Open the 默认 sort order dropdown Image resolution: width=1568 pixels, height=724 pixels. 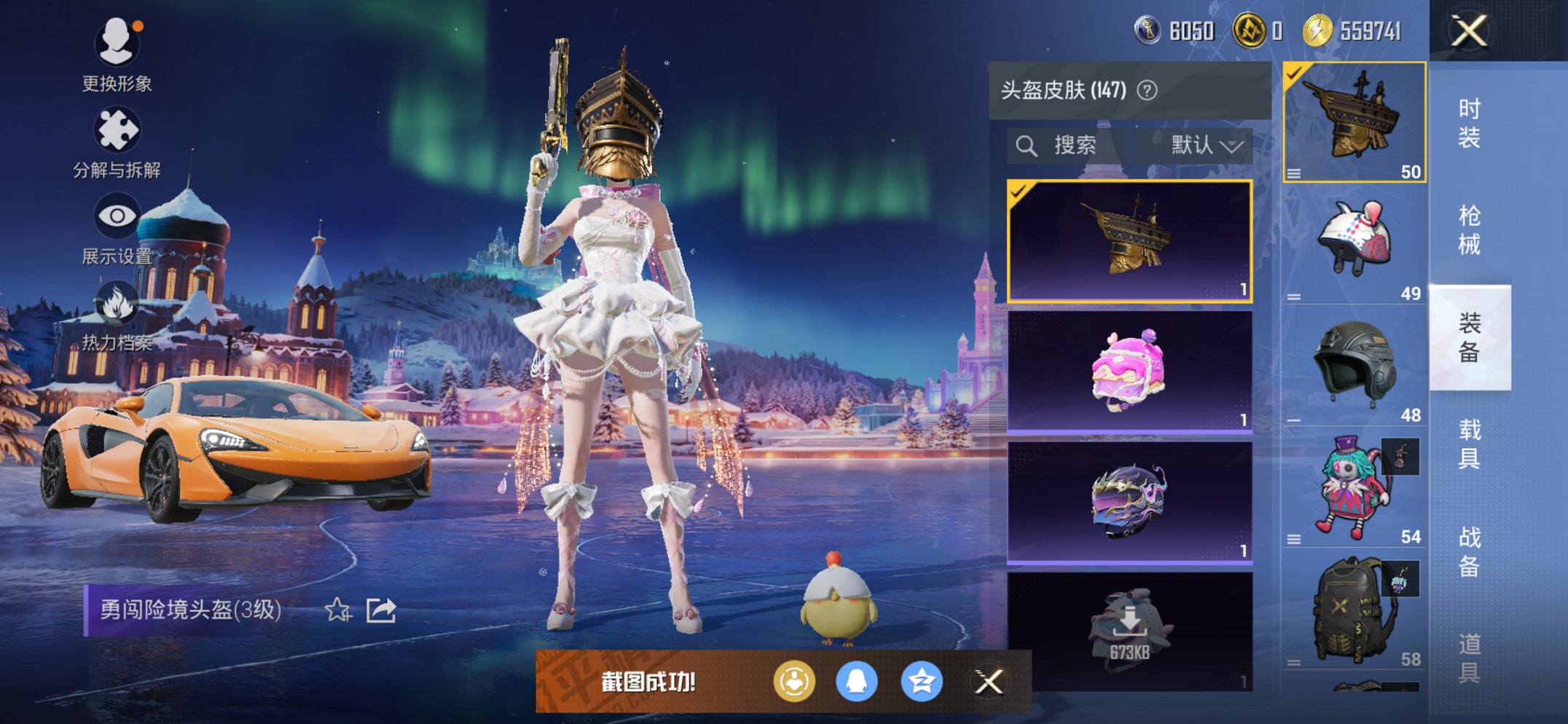1199,145
